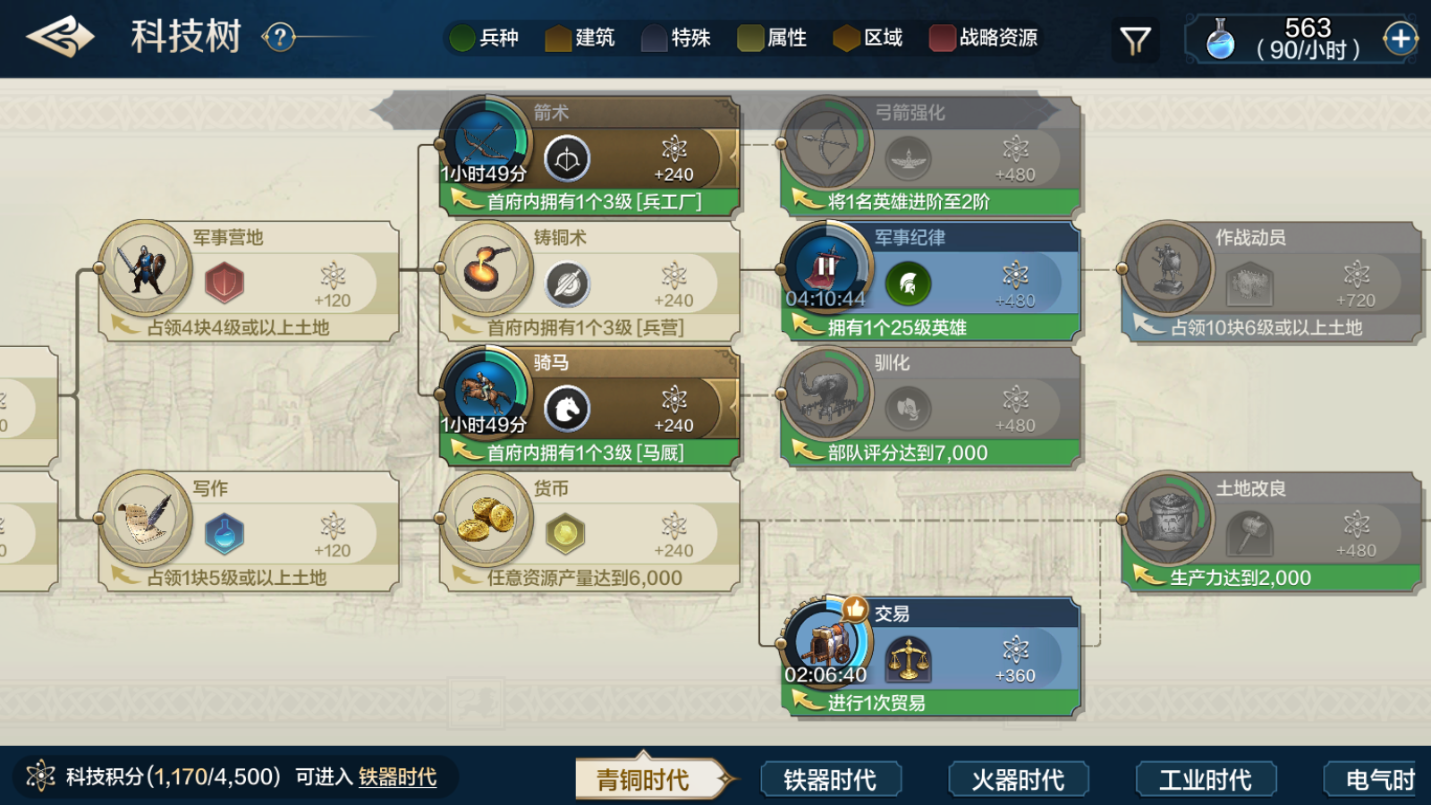Open the tech tree help question mark
Viewport: 1431px width, 805px height.
(x=280, y=38)
